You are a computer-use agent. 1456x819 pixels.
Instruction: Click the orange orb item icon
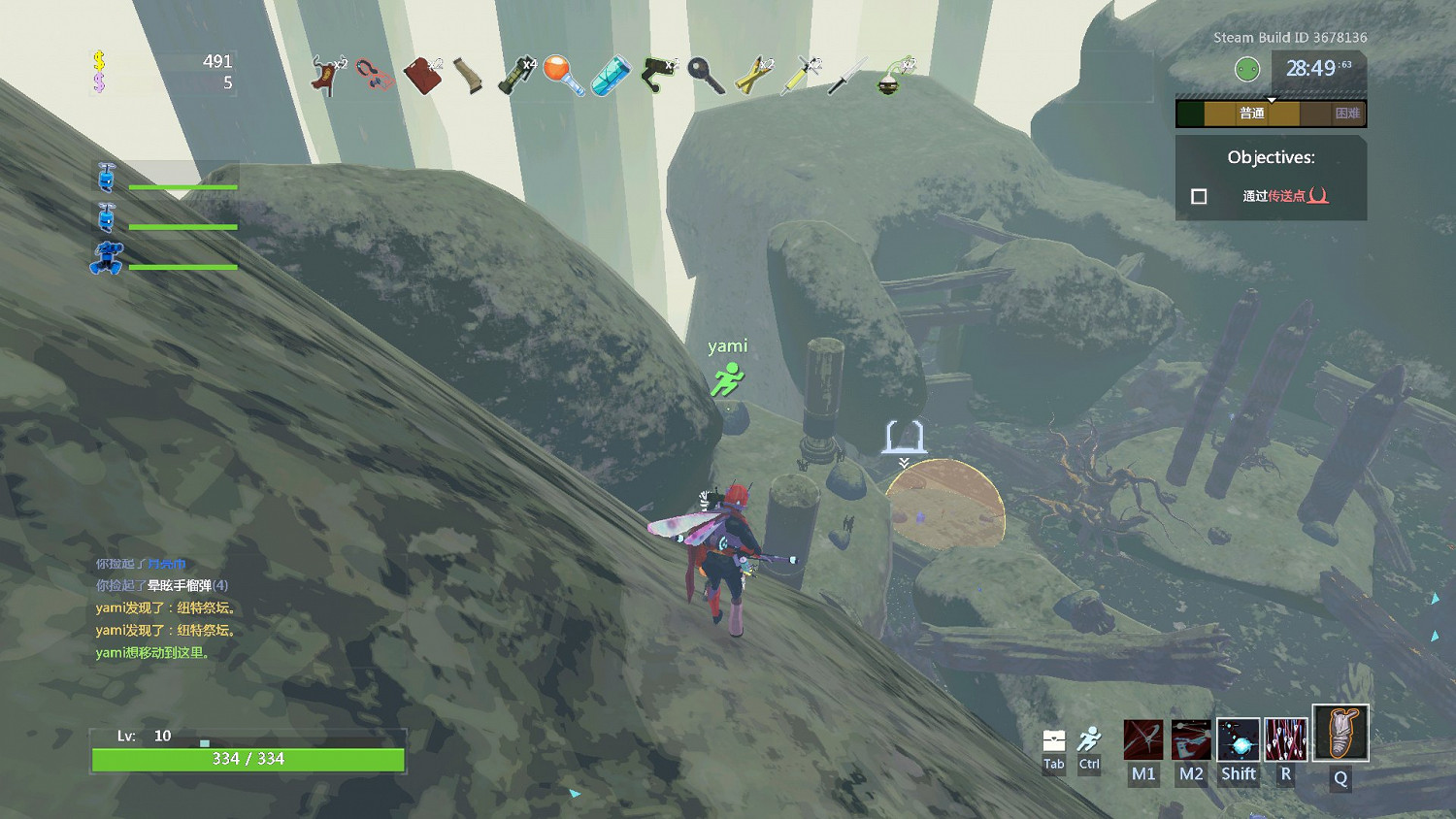563,75
